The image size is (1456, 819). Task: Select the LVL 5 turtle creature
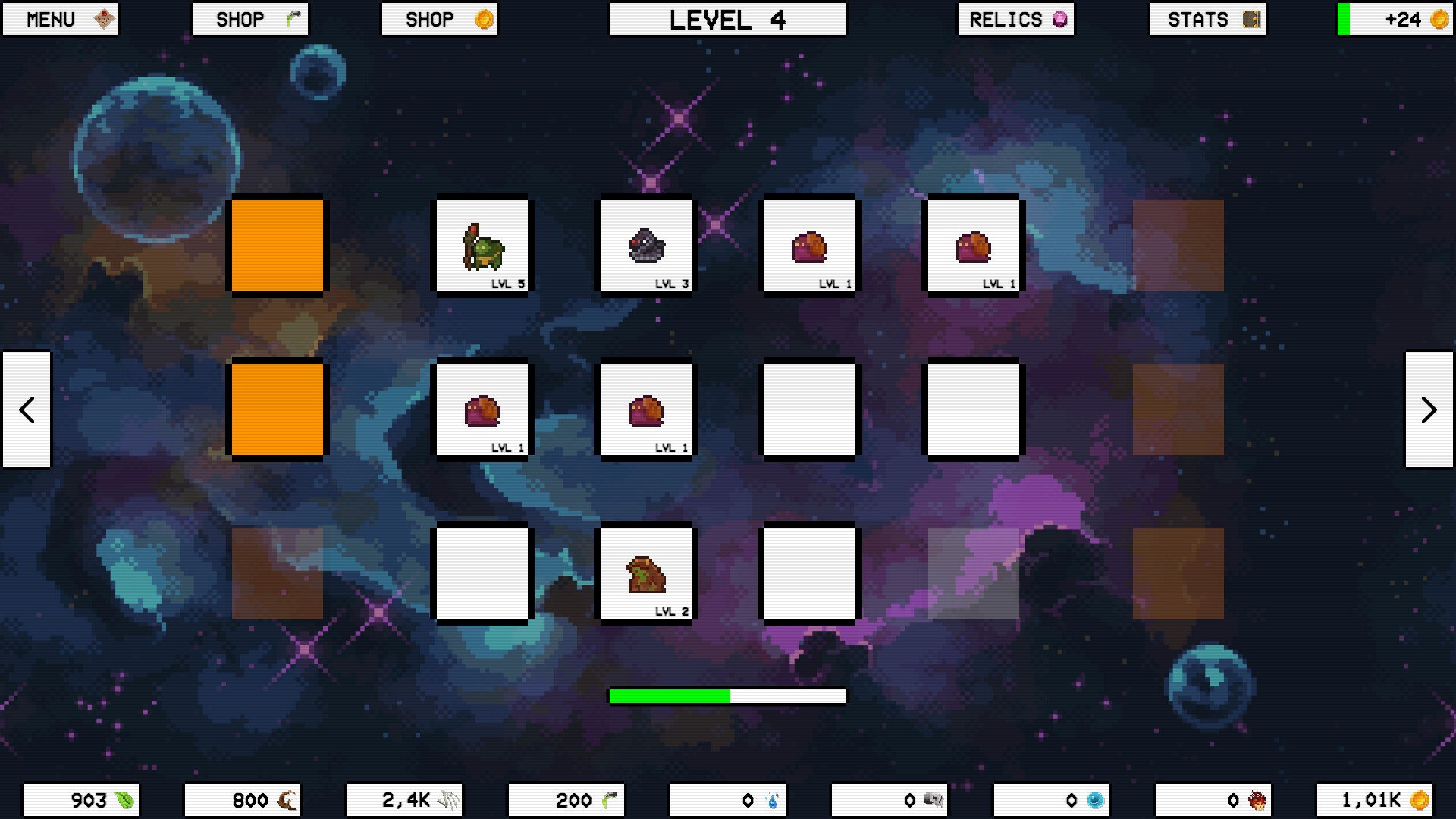tap(482, 245)
